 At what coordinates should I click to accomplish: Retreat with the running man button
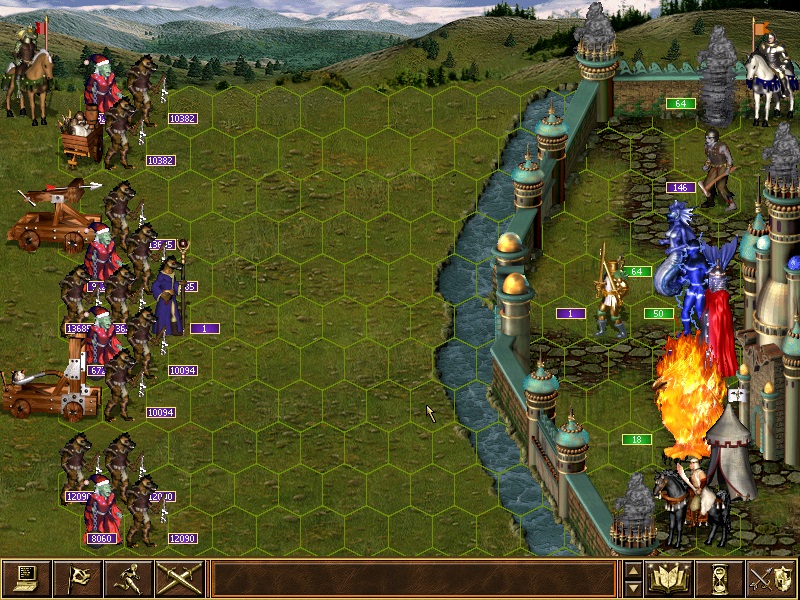pos(128,578)
